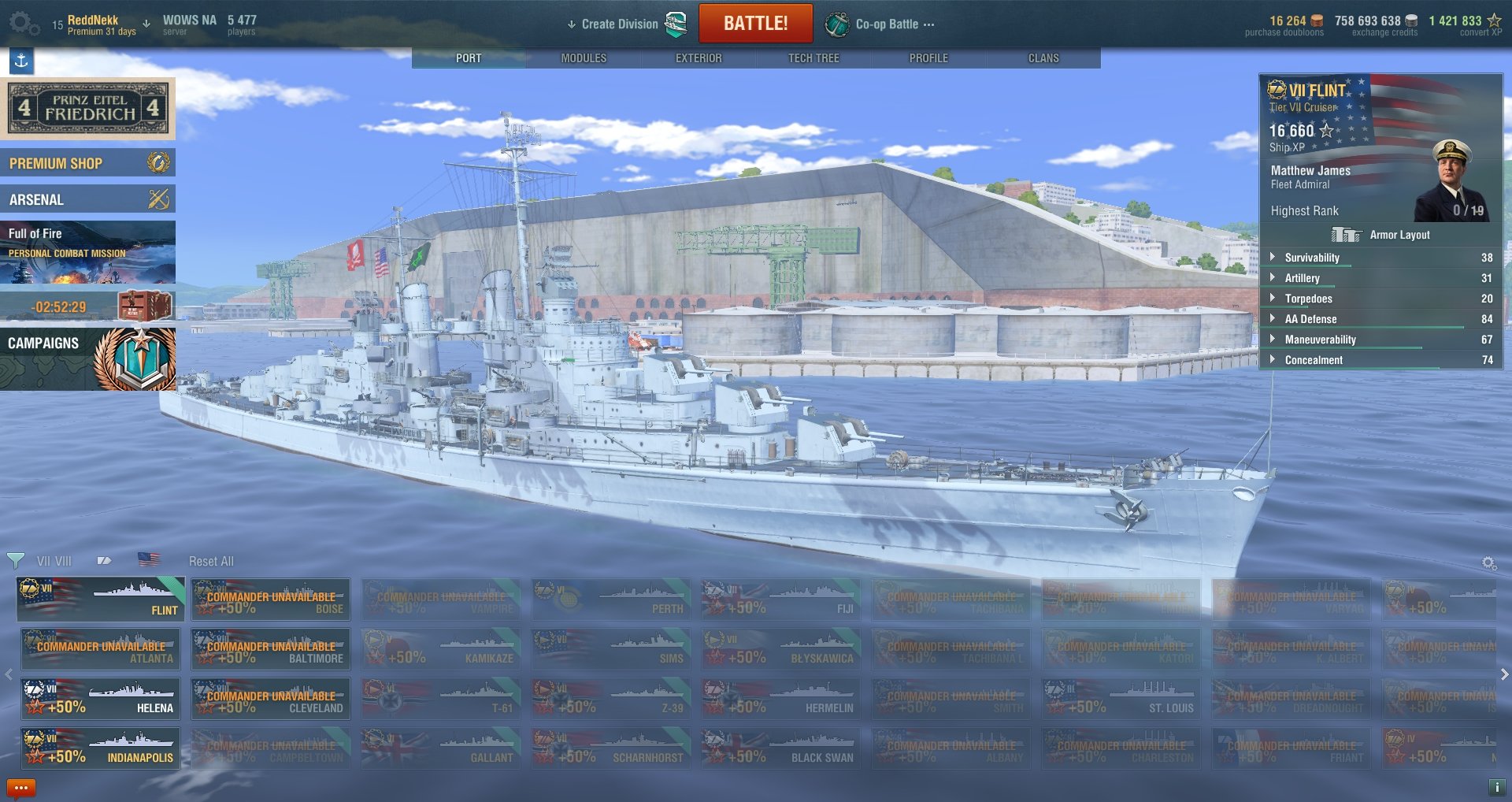Open the Co-op Battle type selector
Screen dimensions: 1512x802
click(886, 24)
